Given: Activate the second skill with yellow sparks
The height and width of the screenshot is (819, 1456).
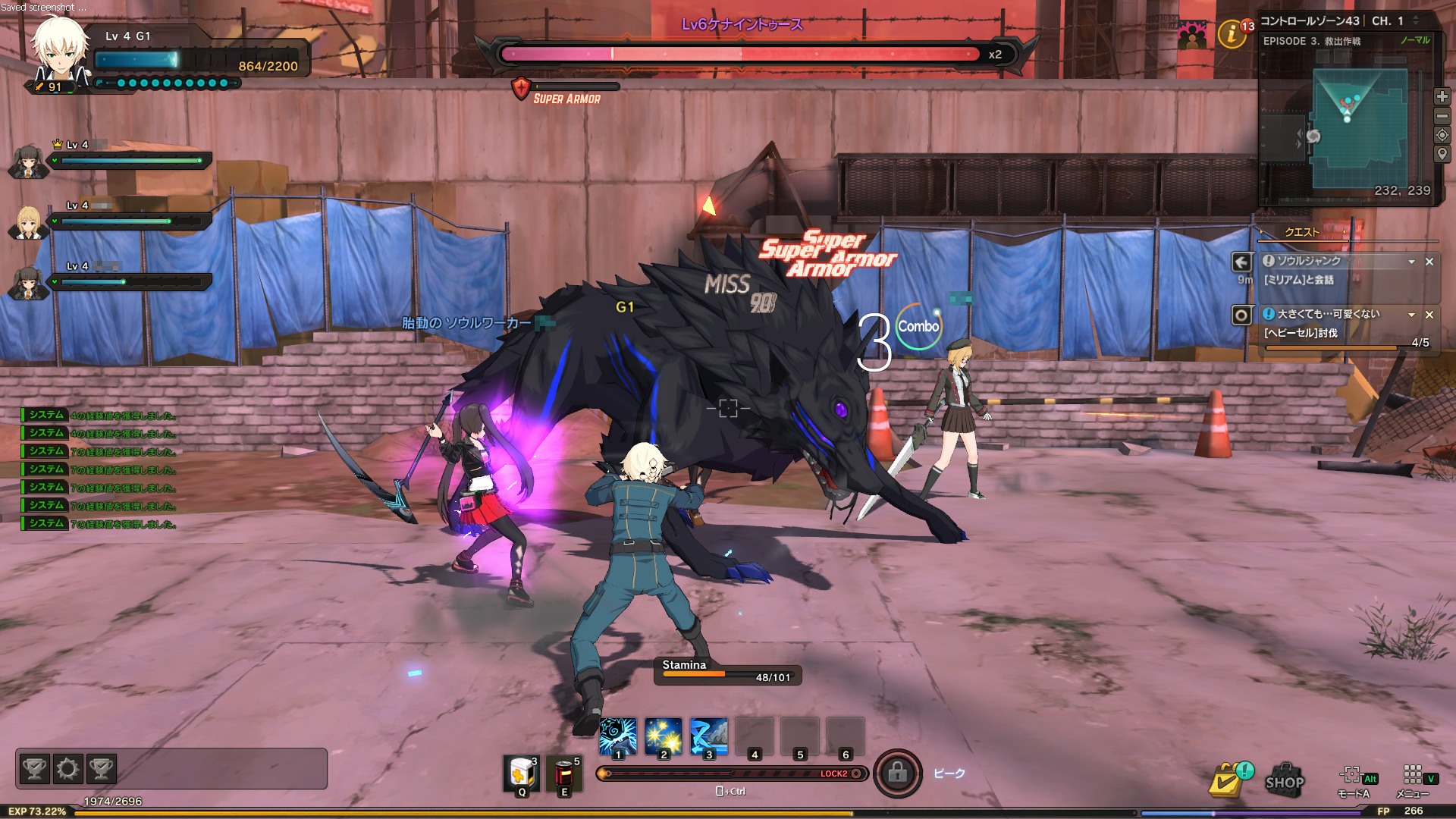Looking at the screenshot, I should (x=664, y=736).
